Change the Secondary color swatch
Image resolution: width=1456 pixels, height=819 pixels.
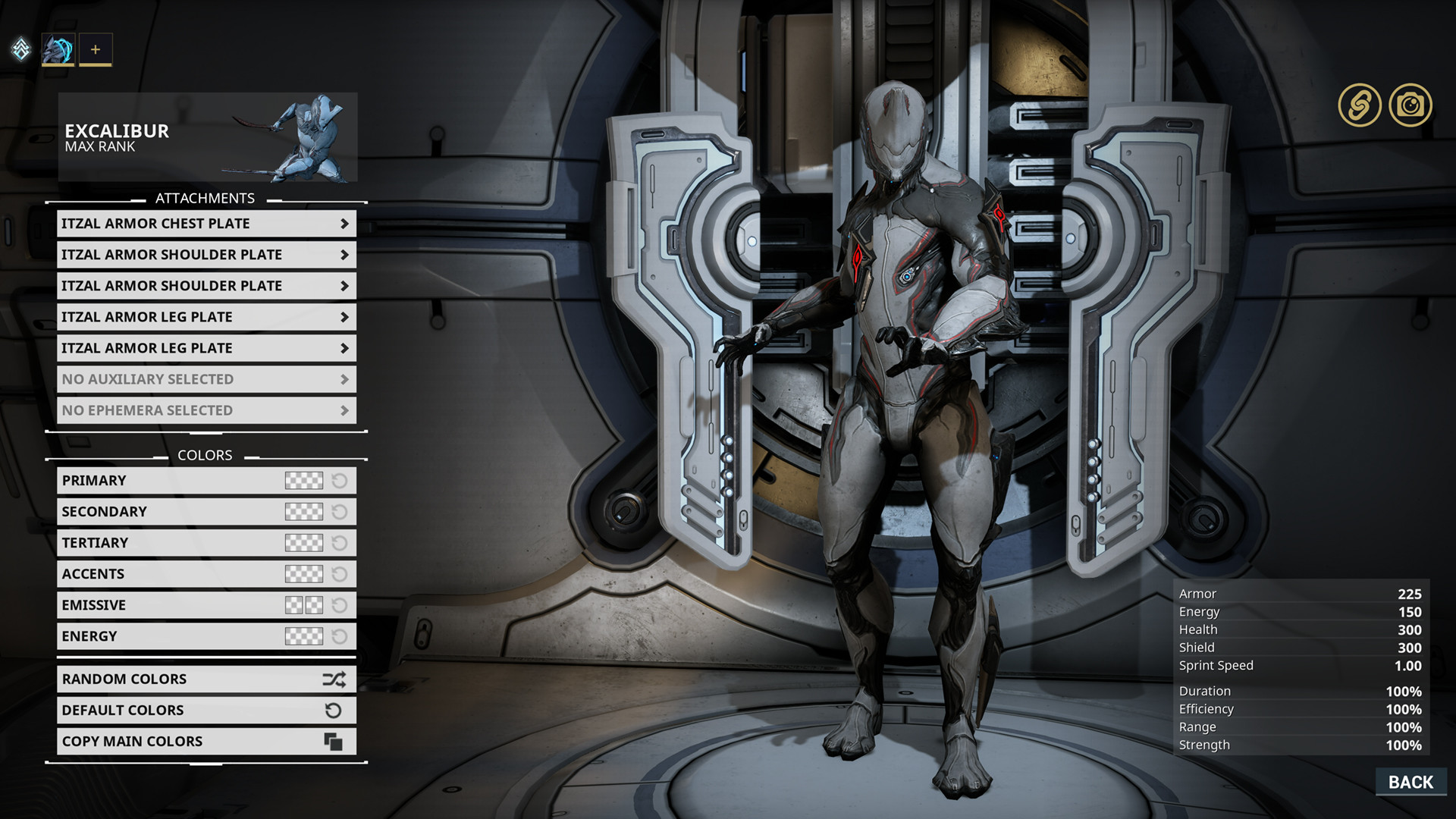pyautogui.click(x=303, y=512)
